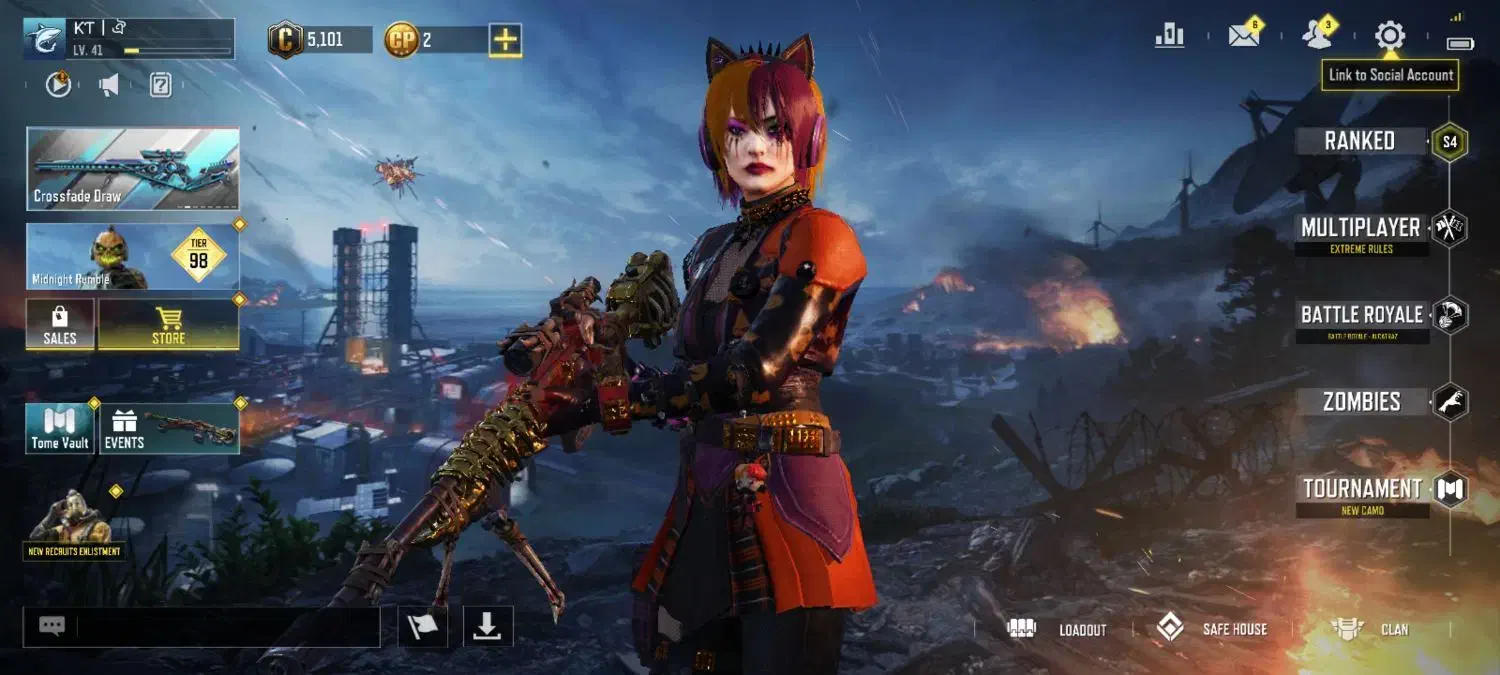Add CP with the plus button
This screenshot has width=1500, height=675.
point(505,40)
